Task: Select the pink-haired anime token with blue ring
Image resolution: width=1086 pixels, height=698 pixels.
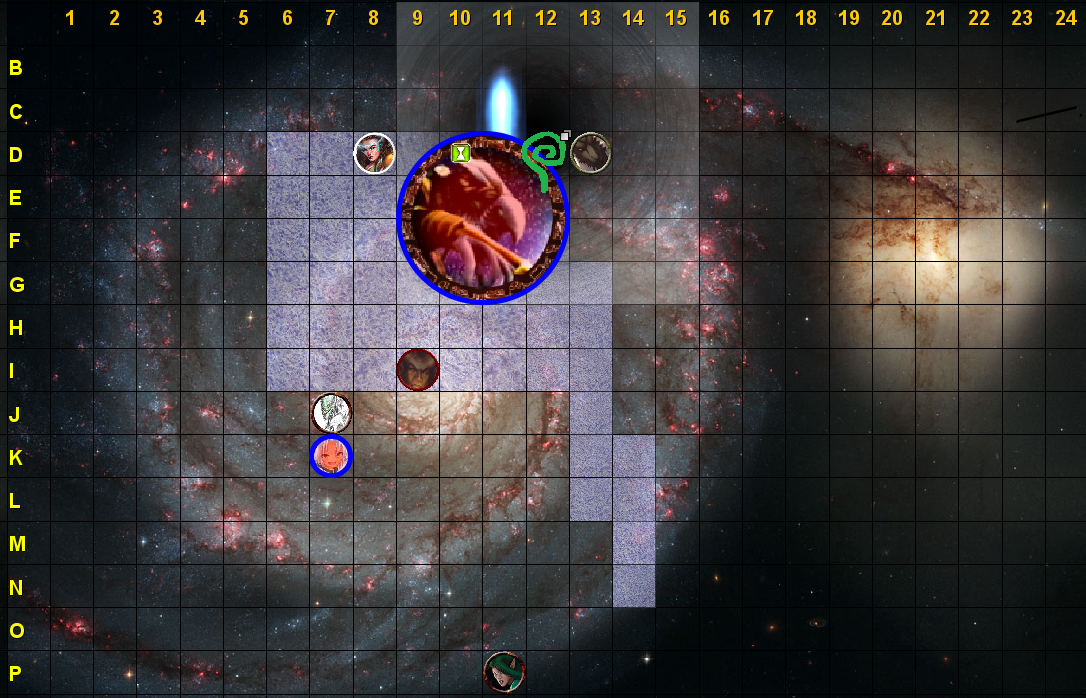Action: 331,456
